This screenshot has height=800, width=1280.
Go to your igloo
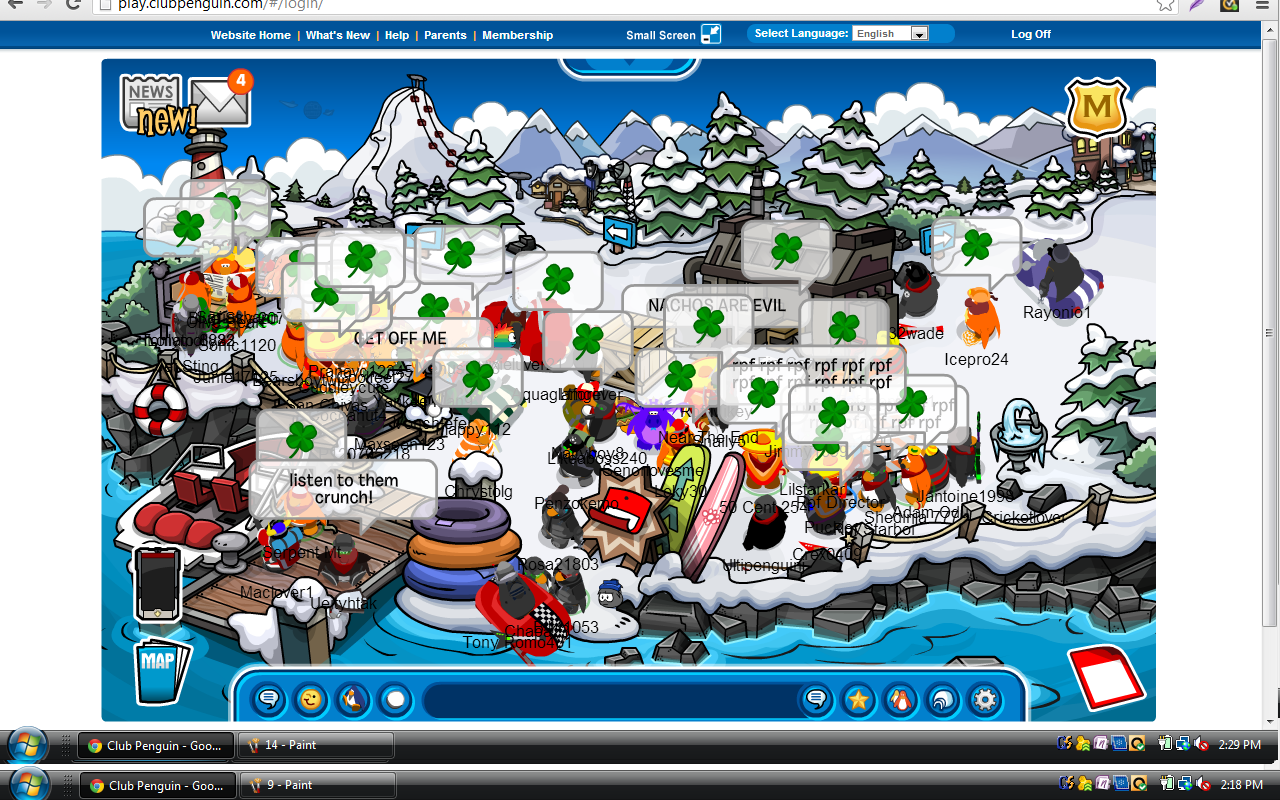(943, 700)
